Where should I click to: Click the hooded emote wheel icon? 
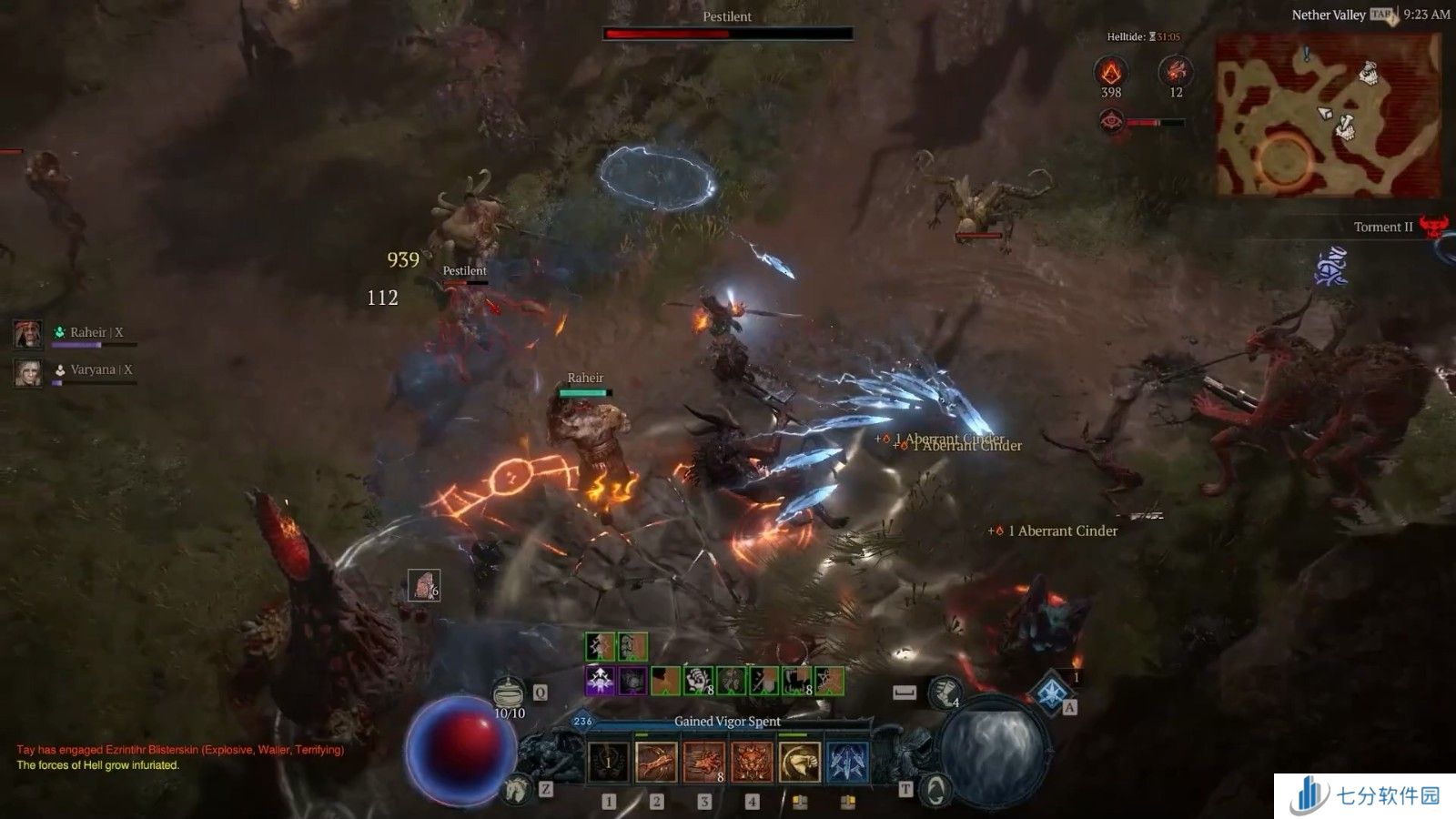[x=935, y=790]
